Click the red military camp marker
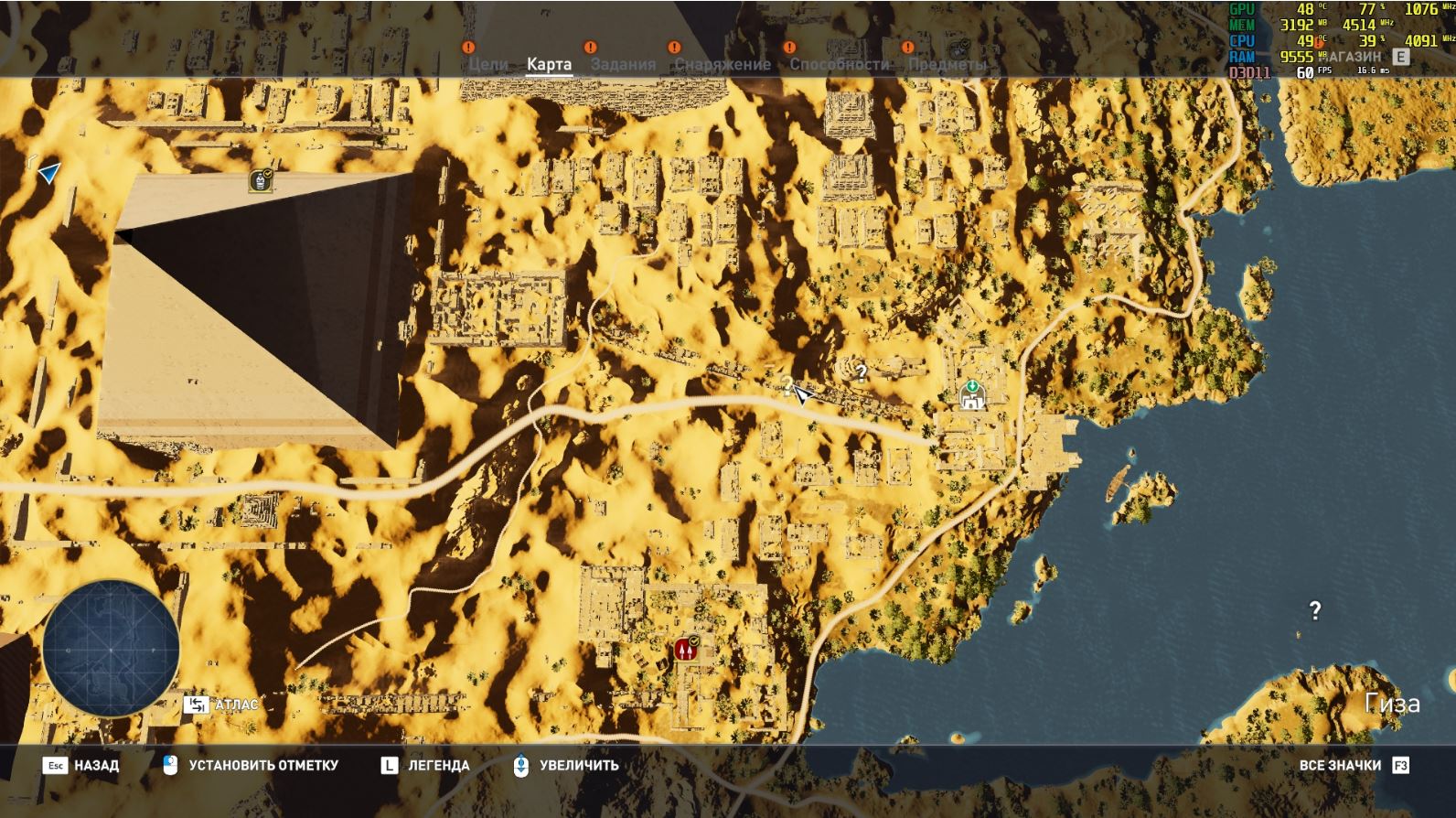 coord(686,649)
